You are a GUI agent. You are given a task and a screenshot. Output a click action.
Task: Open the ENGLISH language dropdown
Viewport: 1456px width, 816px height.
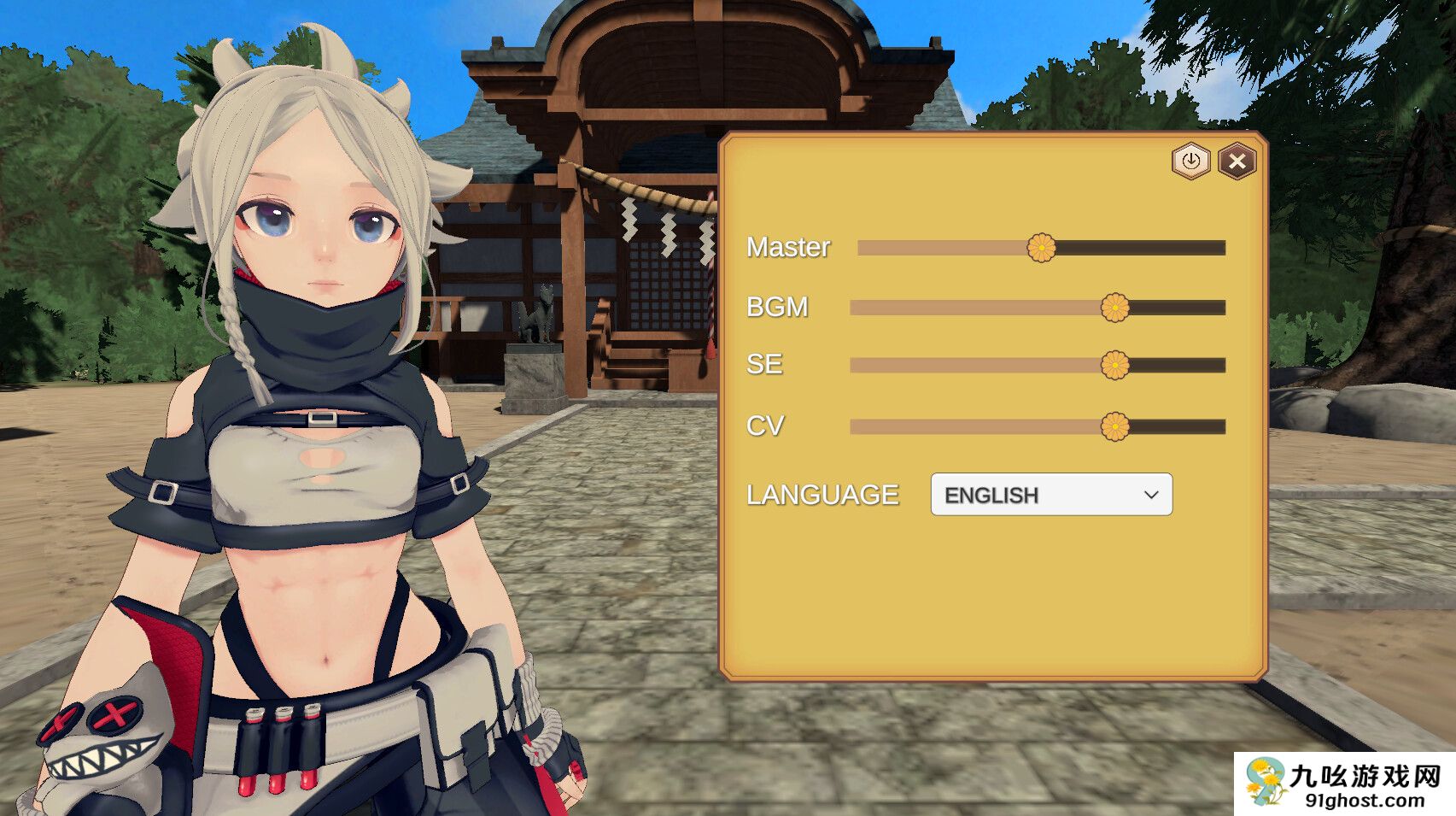(x=1050, y=494)
